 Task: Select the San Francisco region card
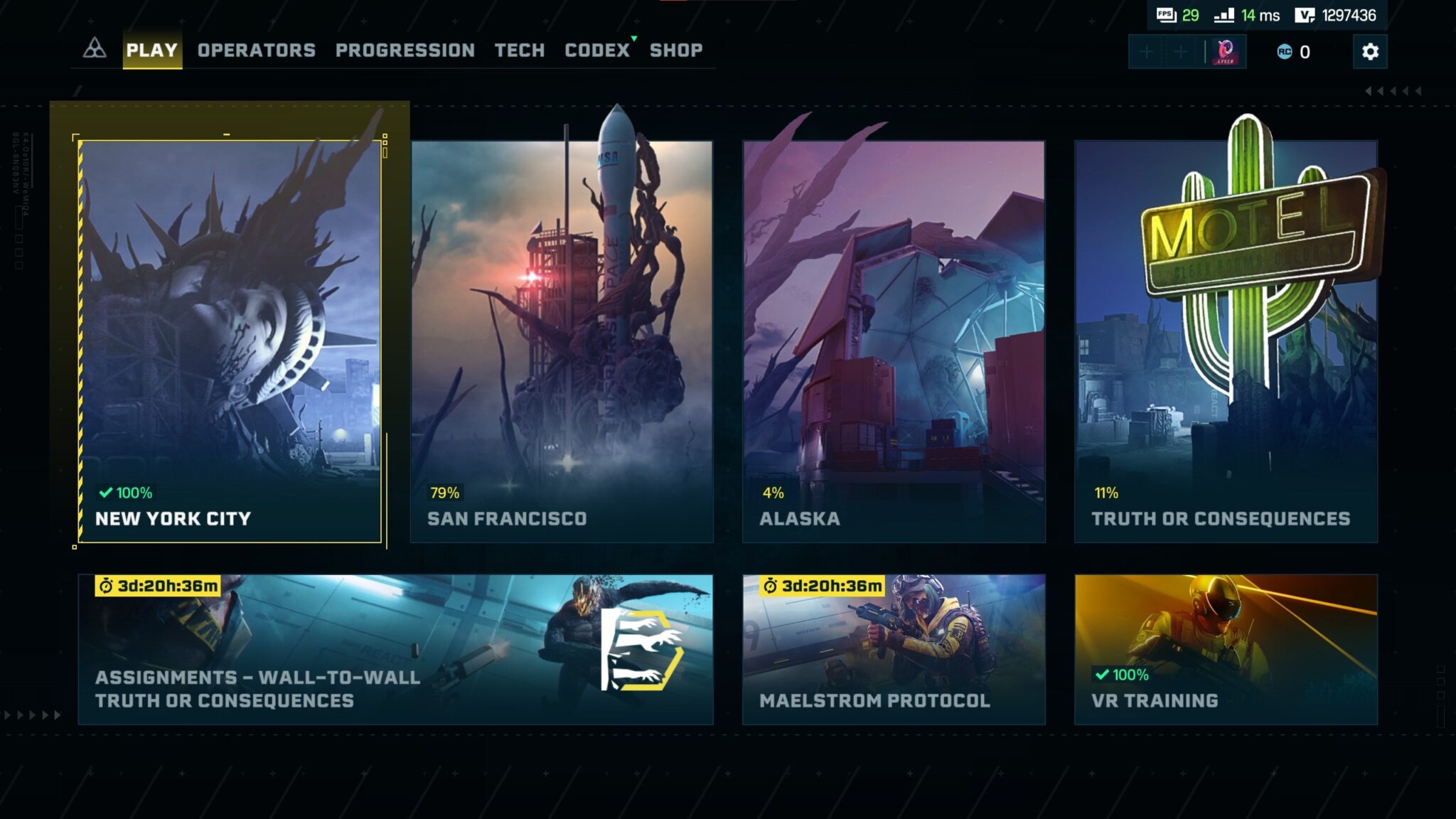click(562, 341)
